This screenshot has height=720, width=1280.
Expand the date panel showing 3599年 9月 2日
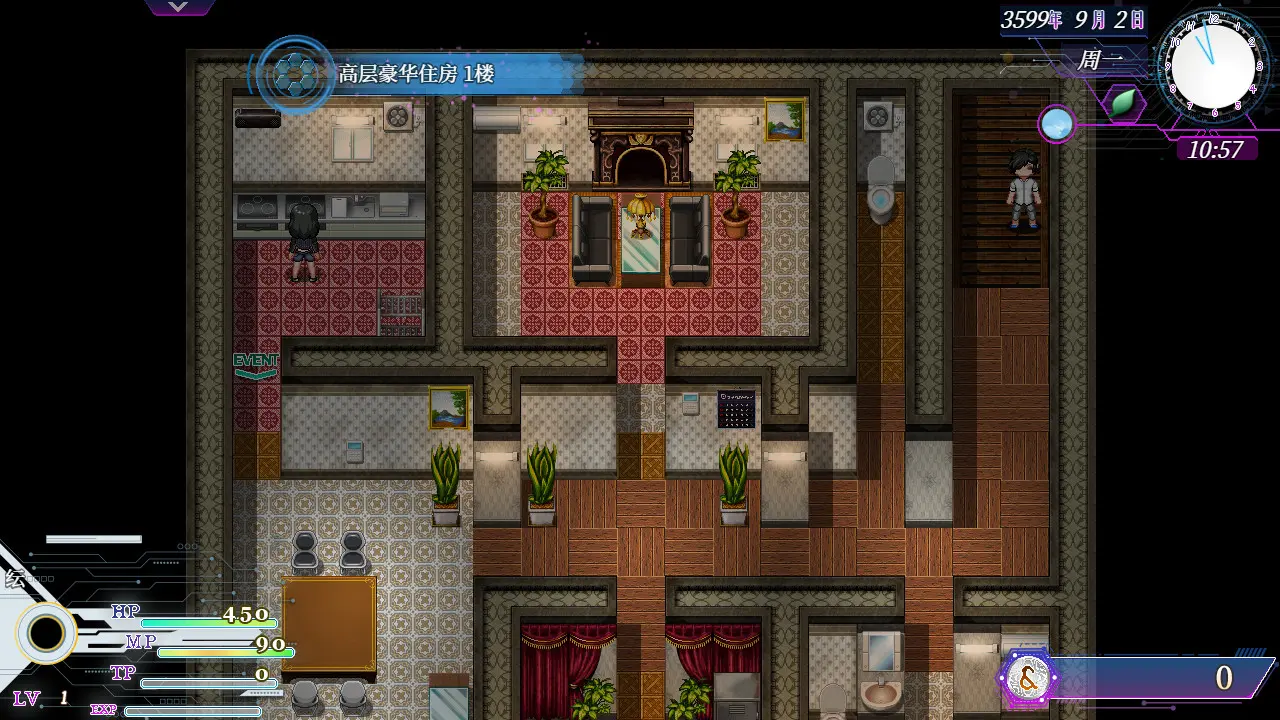pos(1073,20)
